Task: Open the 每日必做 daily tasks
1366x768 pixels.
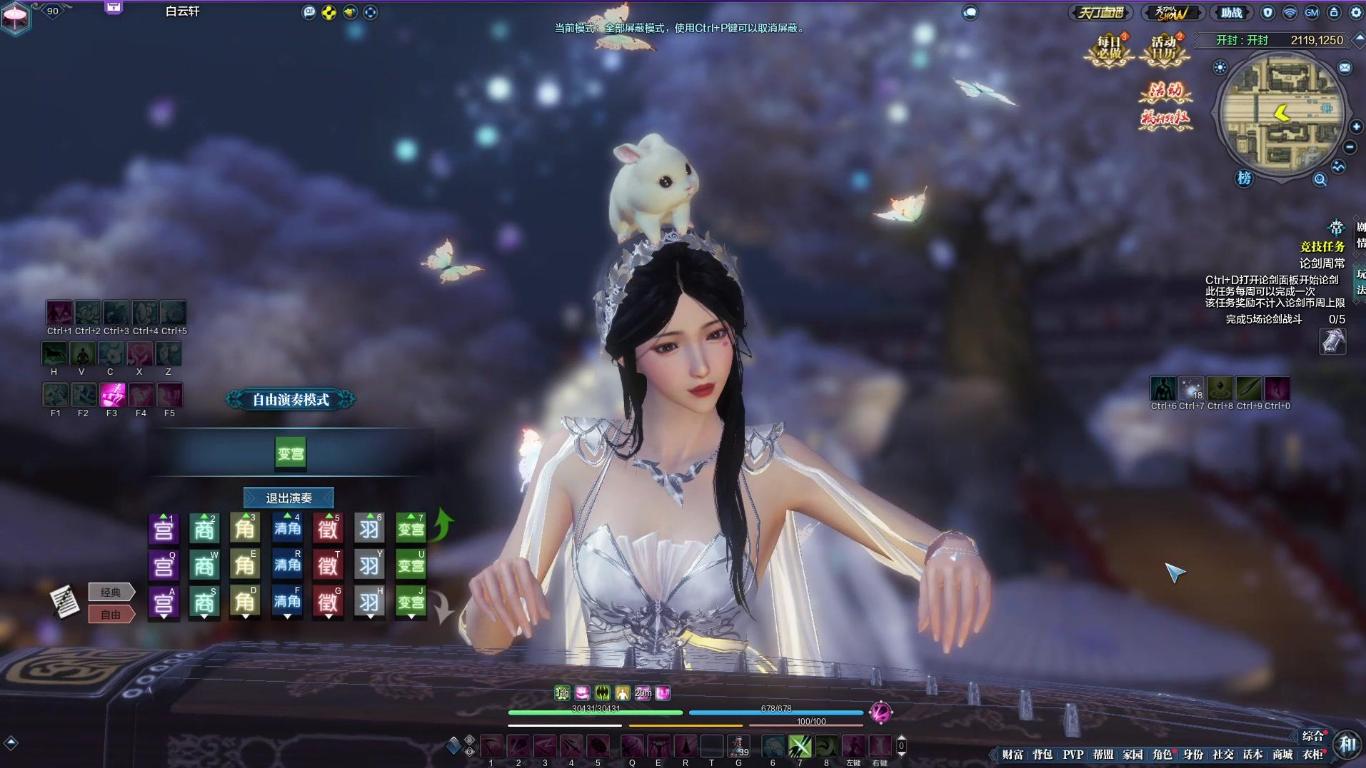Action: click(x=1109, y=50)
